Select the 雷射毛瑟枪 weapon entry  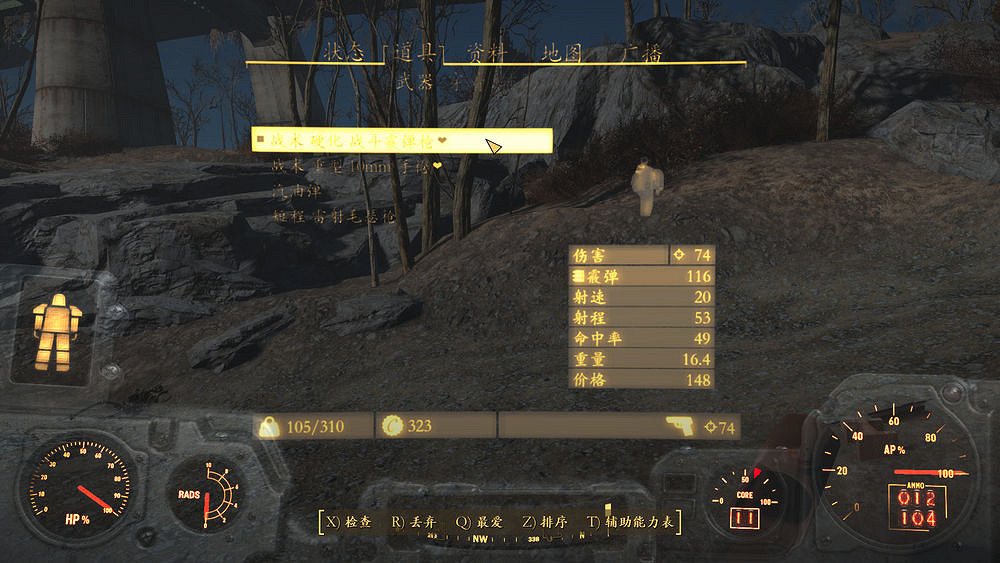click(x=334, y=214)
